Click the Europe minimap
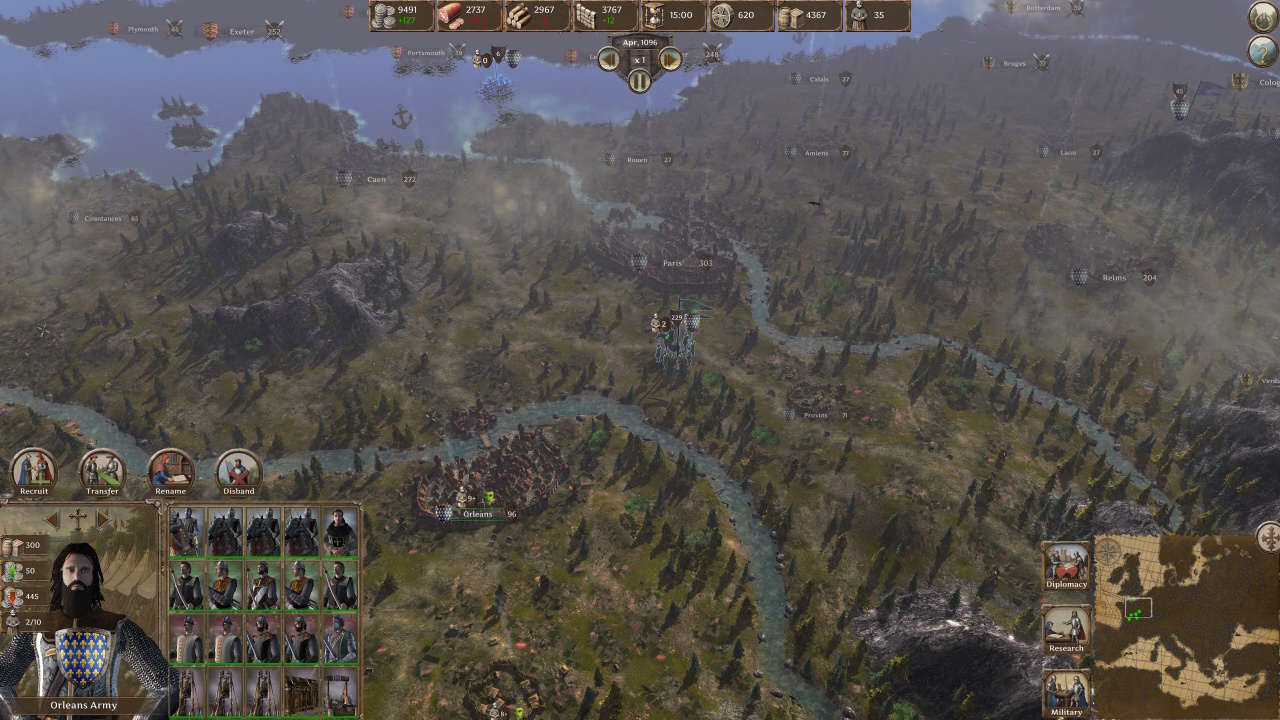The width and height of the screenshot is (1280, 720). click(x=1187, y=627)
